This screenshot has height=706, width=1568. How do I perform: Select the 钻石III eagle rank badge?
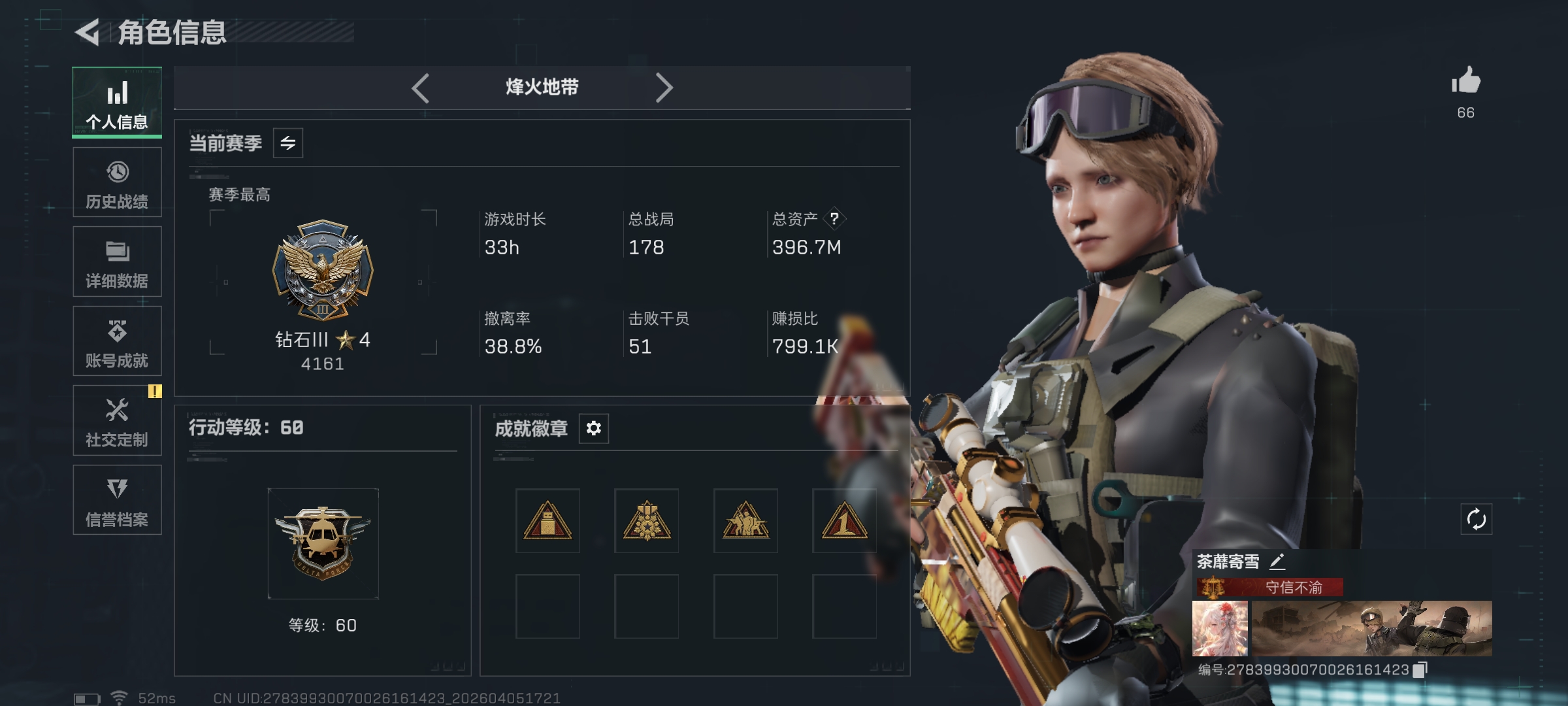[x=323, y=269]
